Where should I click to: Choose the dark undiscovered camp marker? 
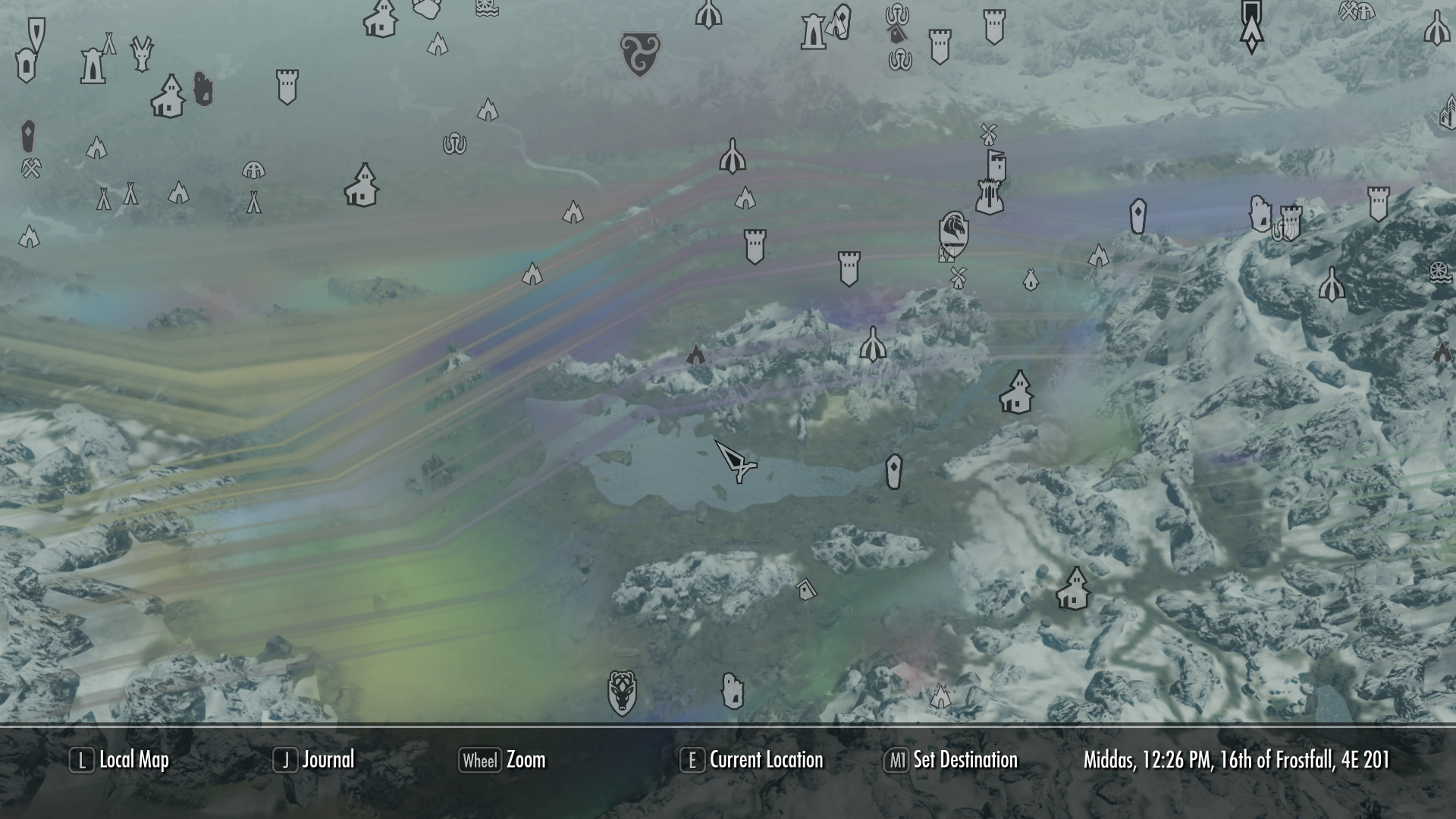pyautogui.click(x=695, y=354)
